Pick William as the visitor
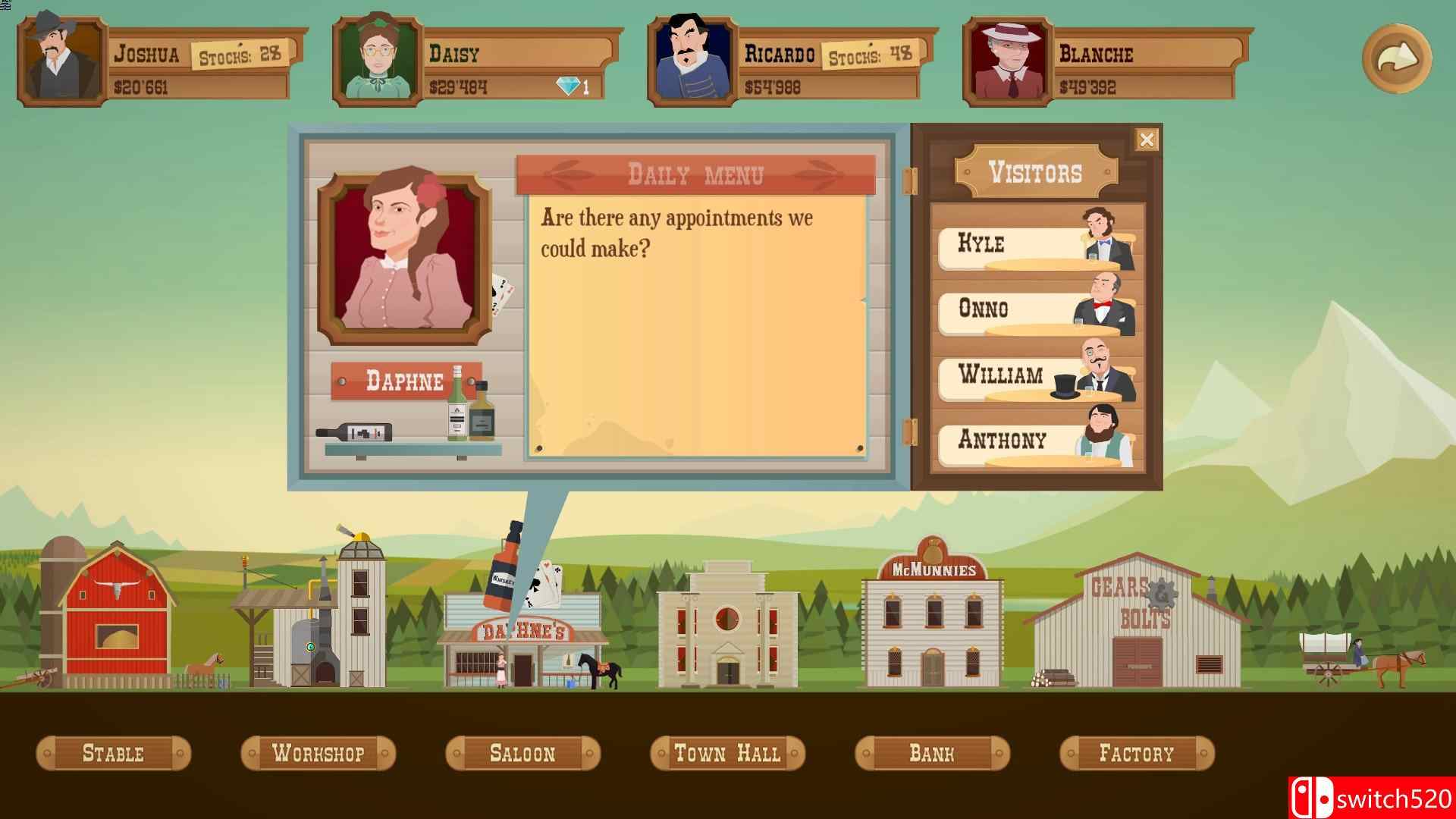 (x=1036, y=376)
